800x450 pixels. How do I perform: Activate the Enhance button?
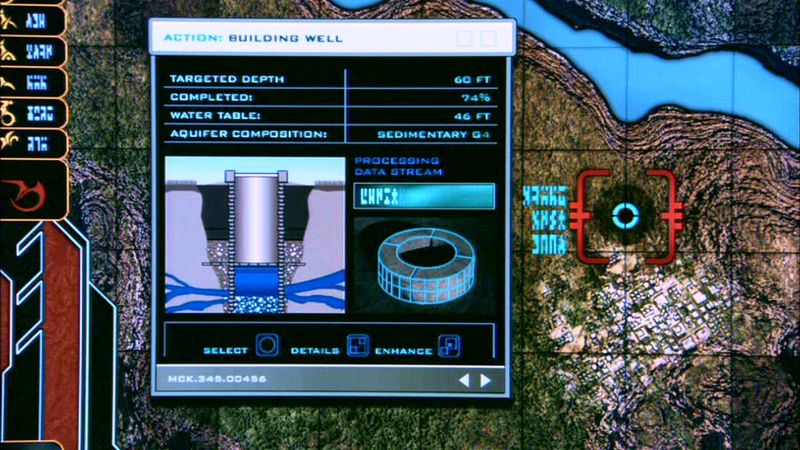coord(450,347)
